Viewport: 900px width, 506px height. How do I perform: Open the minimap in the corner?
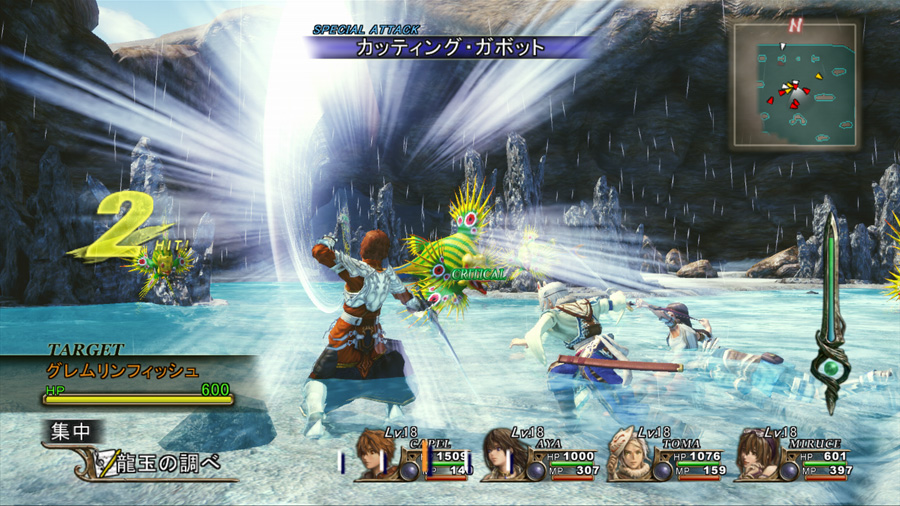pyautogui.click(x=794, y=84)
